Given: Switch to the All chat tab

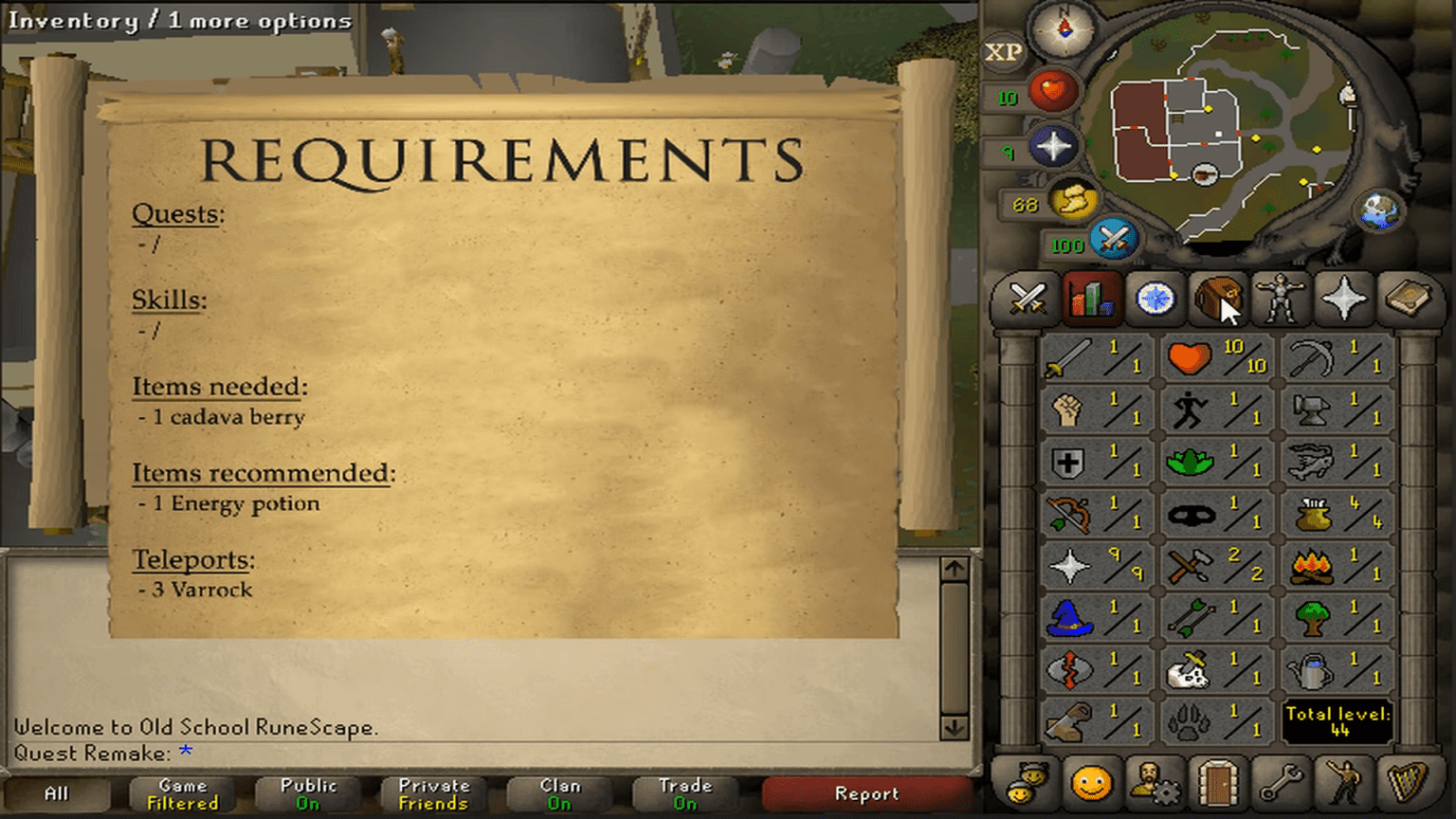Looking at the screenshot, I should coord(59,794).
